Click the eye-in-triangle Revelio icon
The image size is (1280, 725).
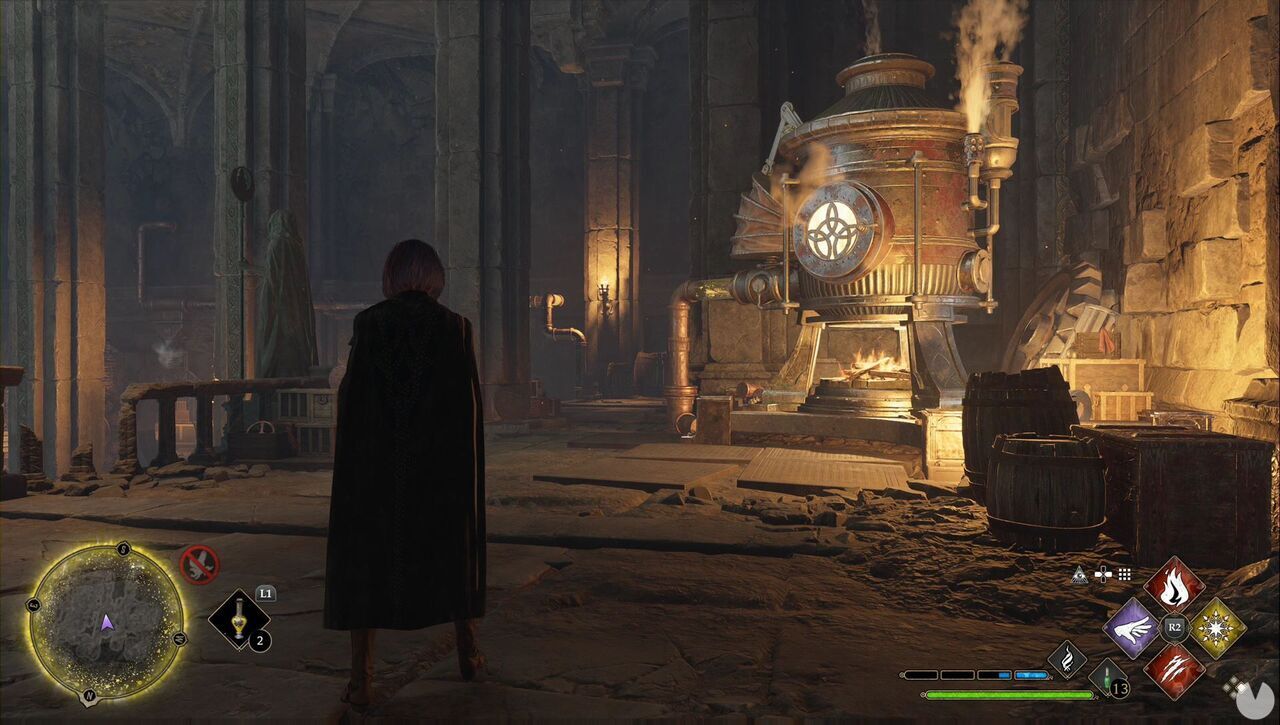[1078, 574]
